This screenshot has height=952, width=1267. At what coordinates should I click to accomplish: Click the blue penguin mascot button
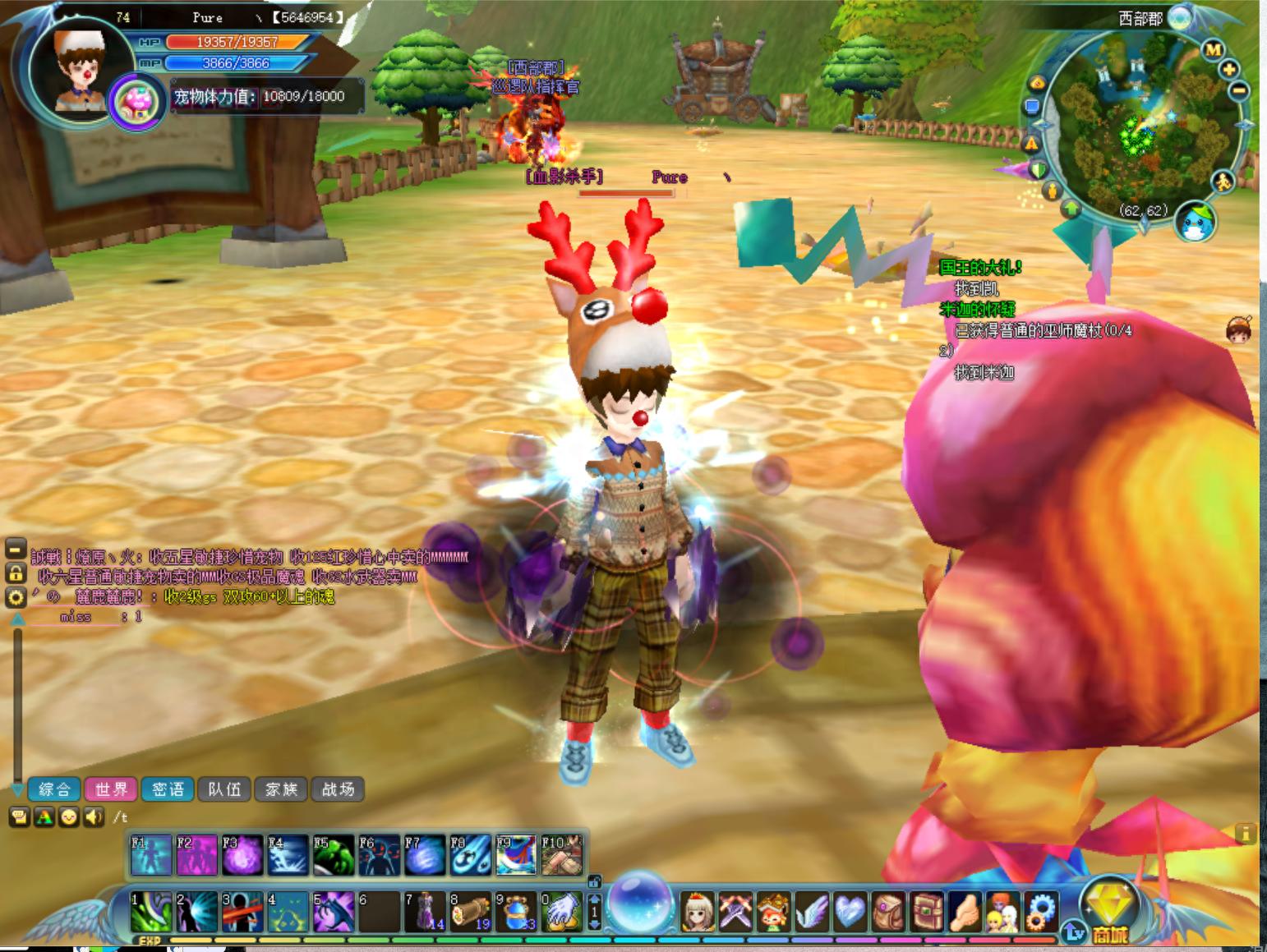(x=1195, y=222)
